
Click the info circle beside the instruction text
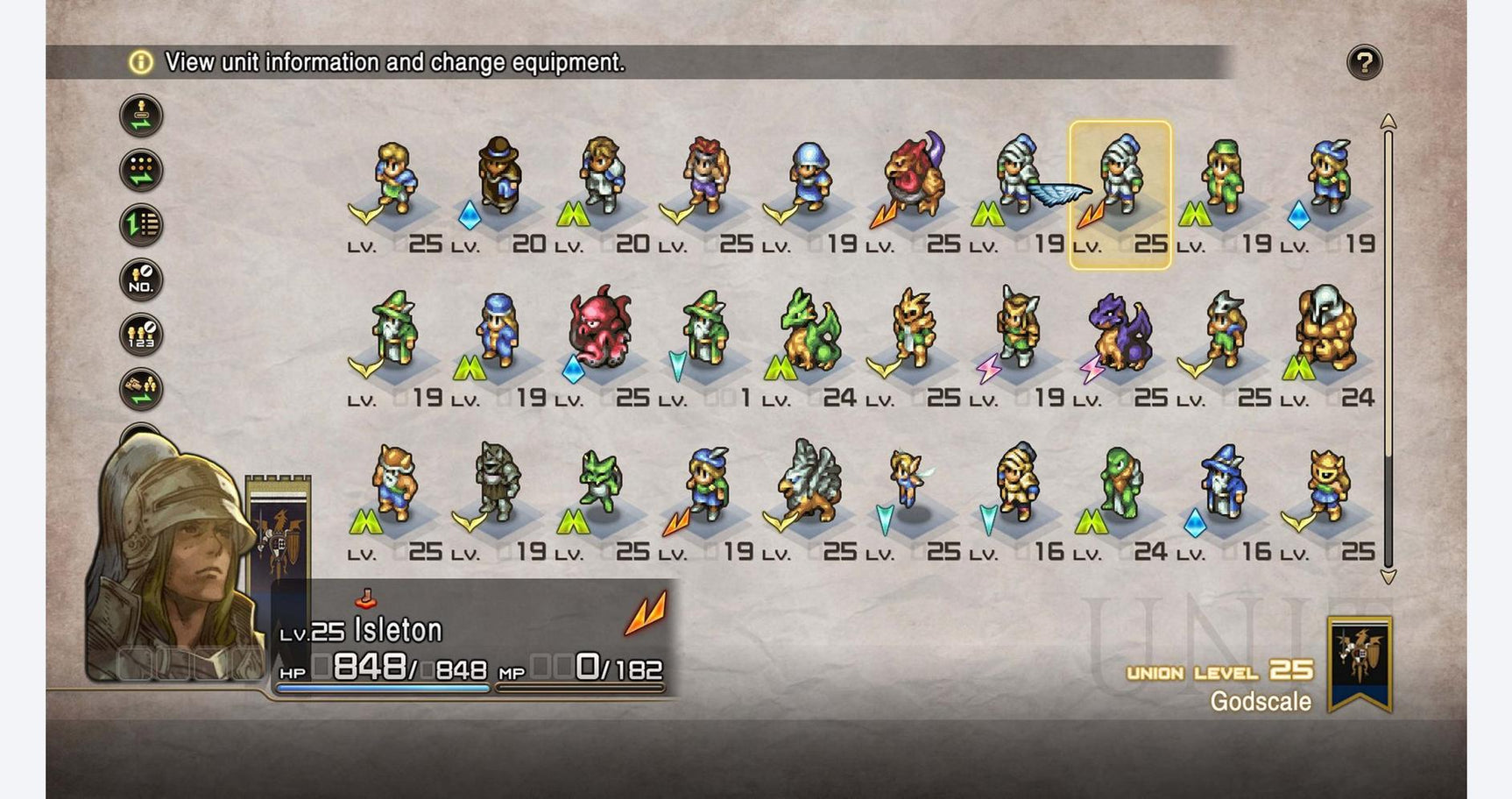(138, 61)
